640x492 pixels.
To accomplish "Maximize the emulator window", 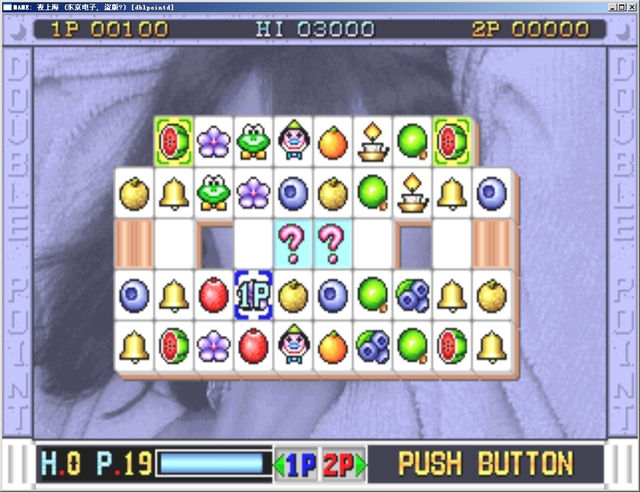I will tap(619, 6).
